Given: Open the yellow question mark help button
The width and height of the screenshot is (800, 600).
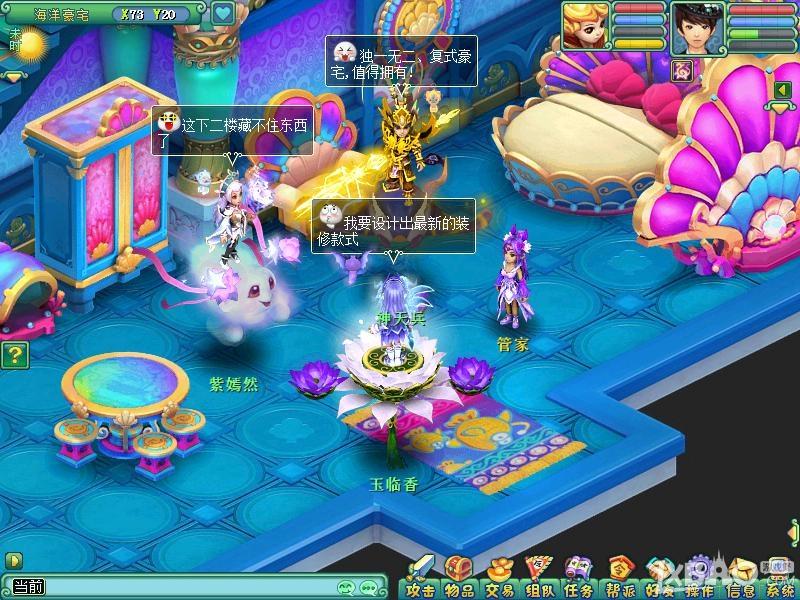Looking at the screenshot, I should [x=12, y=354].
